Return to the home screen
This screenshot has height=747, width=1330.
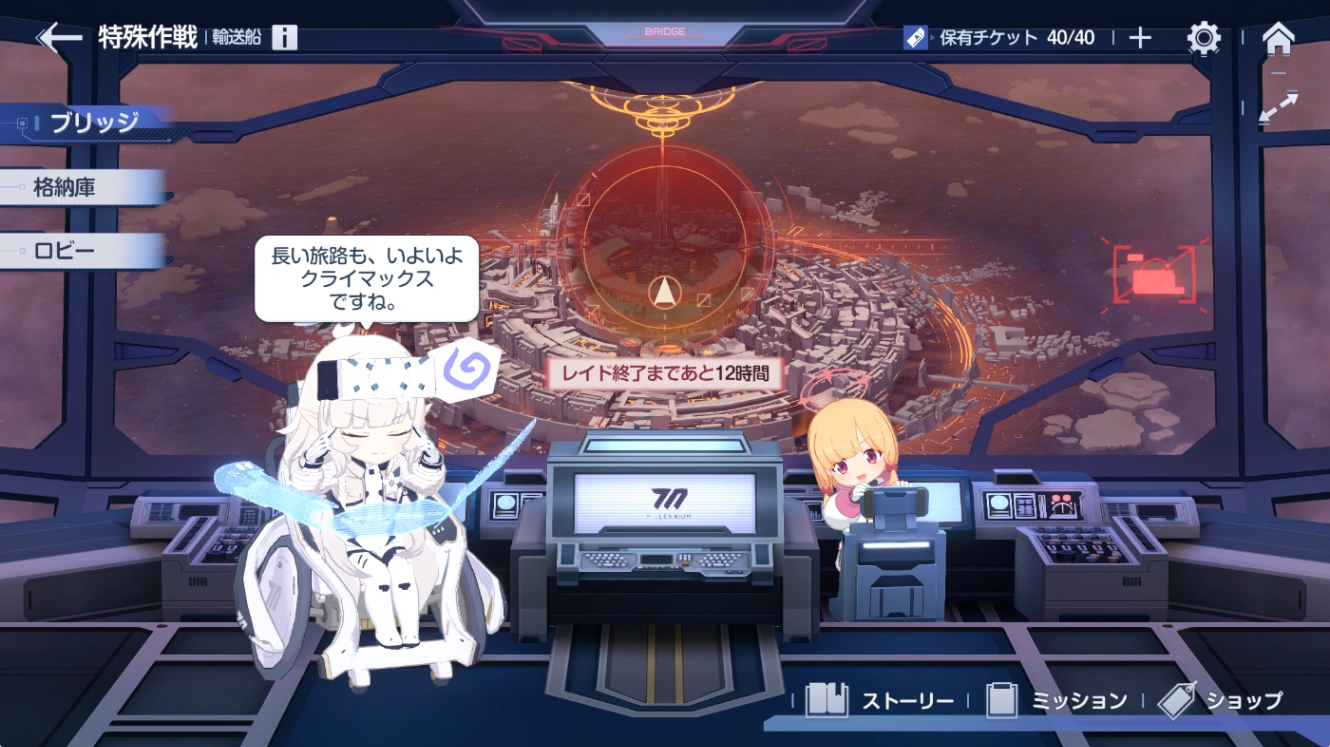[1278, 38]
